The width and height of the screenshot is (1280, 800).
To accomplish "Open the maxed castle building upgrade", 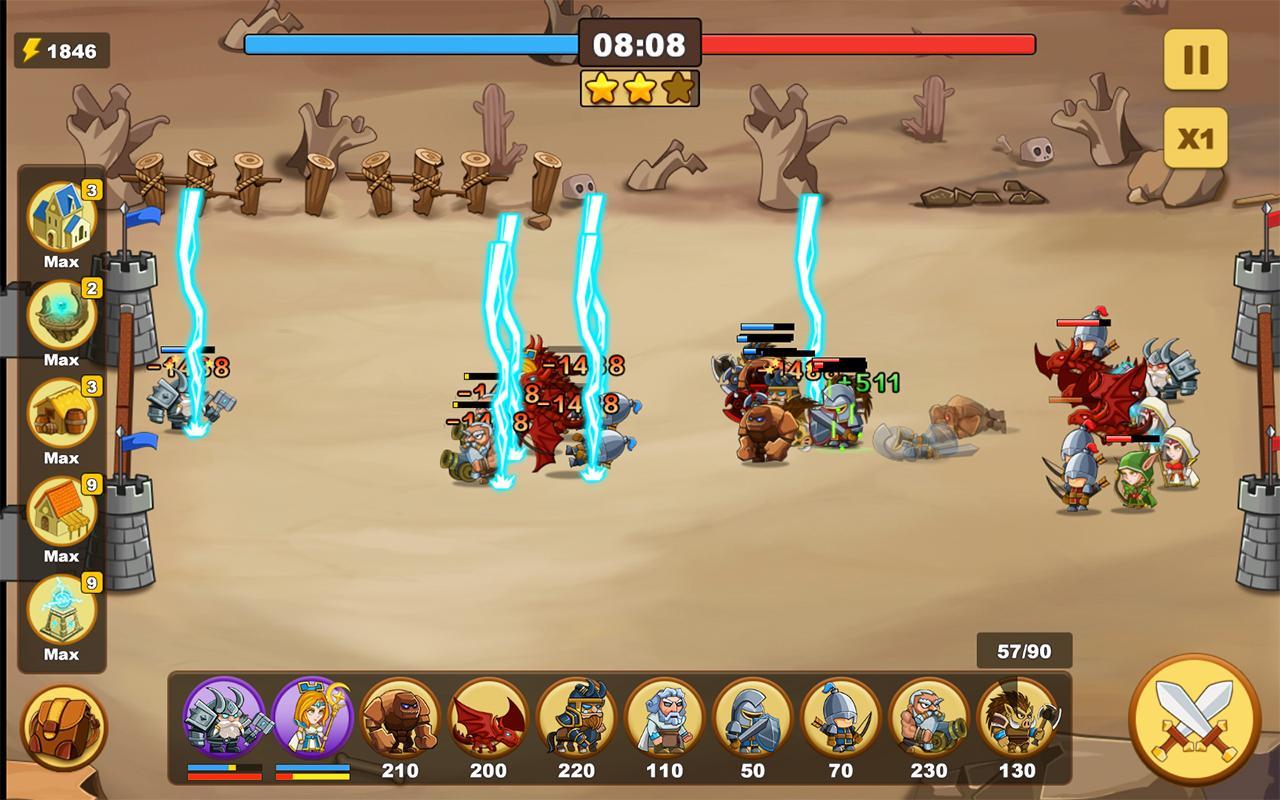I will tap(60, 216).
